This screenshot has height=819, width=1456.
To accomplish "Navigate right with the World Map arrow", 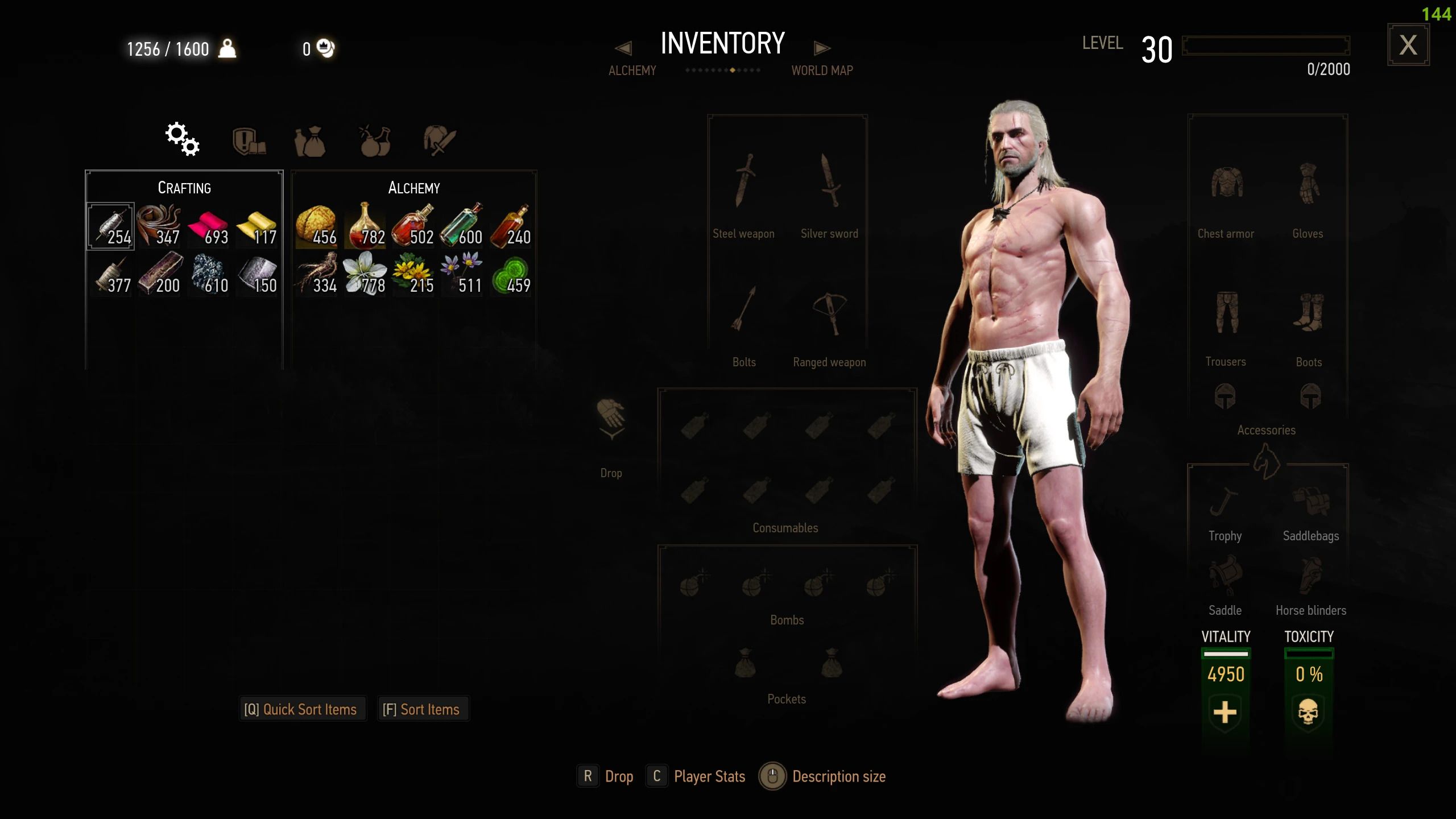I will 821,48.
